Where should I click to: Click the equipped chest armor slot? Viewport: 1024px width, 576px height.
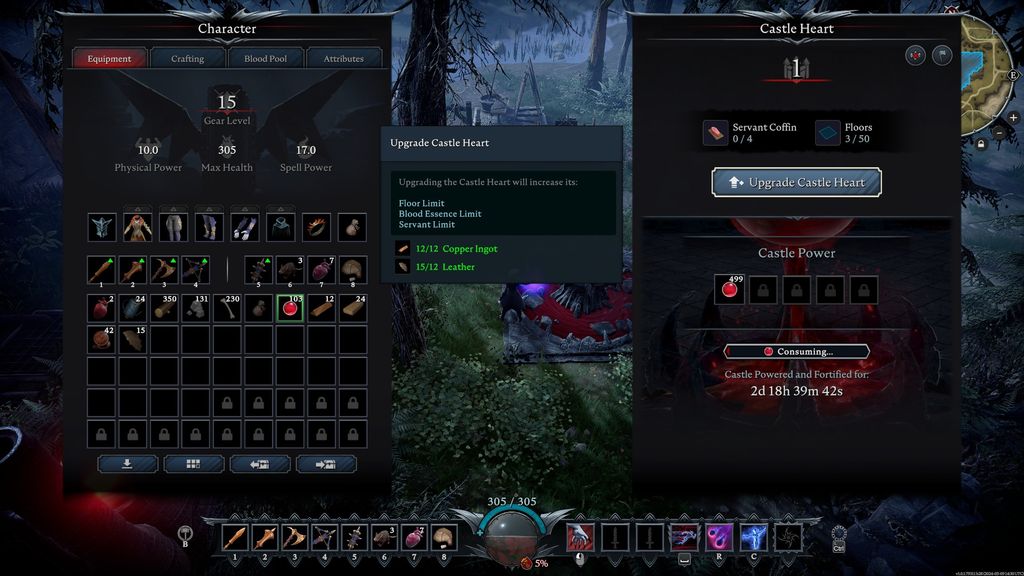(138, 227)
